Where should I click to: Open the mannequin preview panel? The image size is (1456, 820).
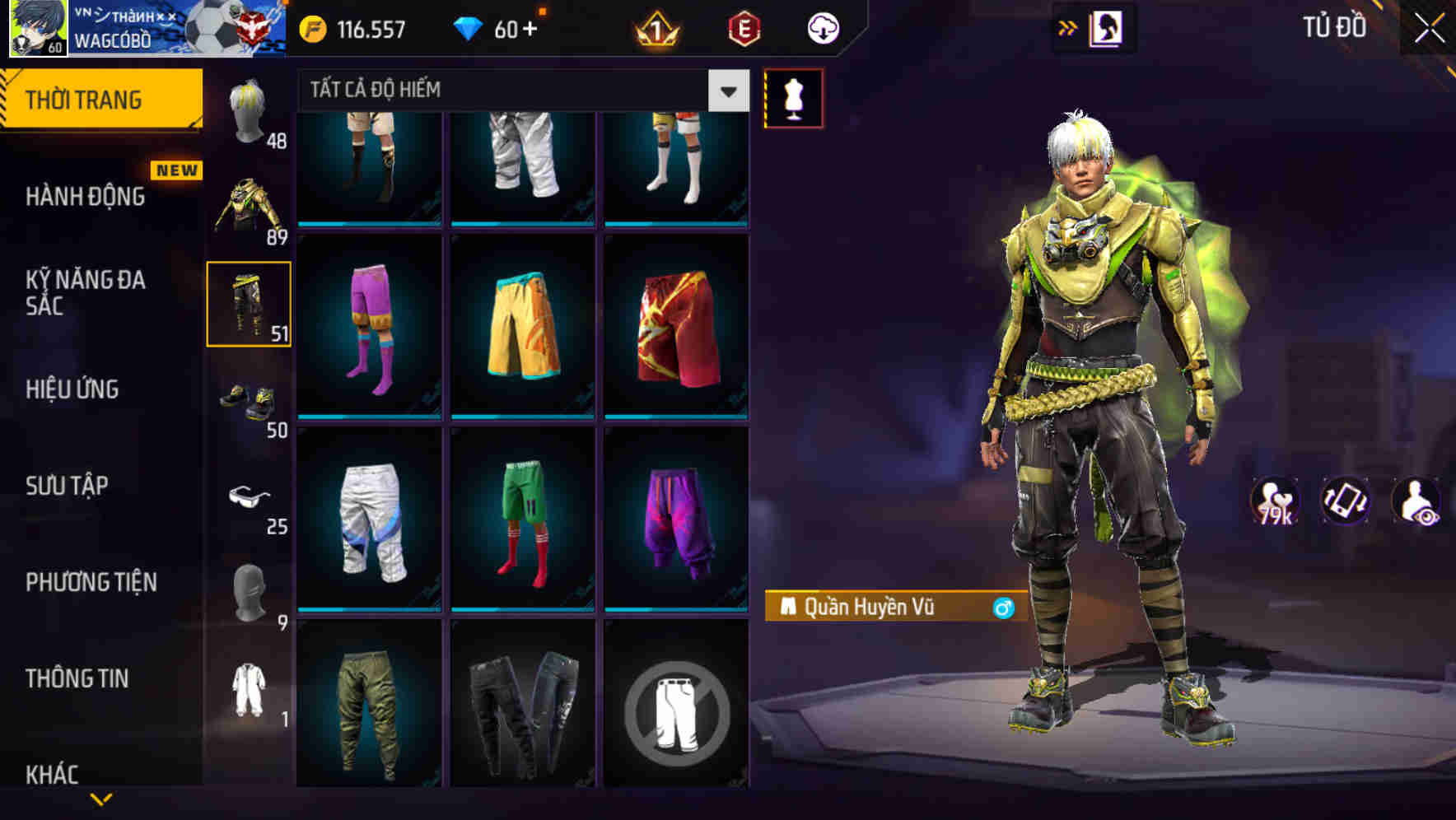794,97
